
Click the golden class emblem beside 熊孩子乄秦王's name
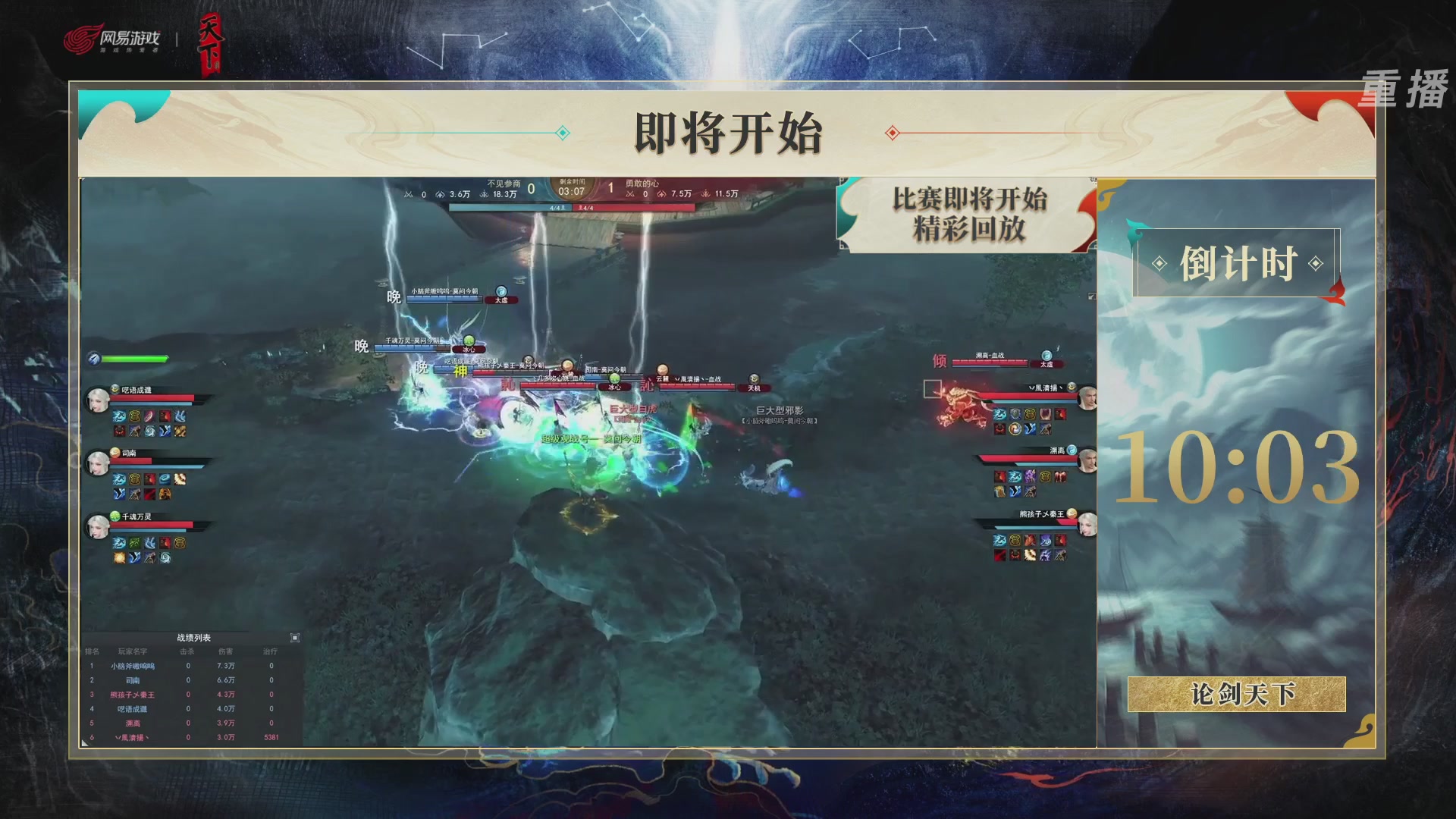coord(1072,514)
